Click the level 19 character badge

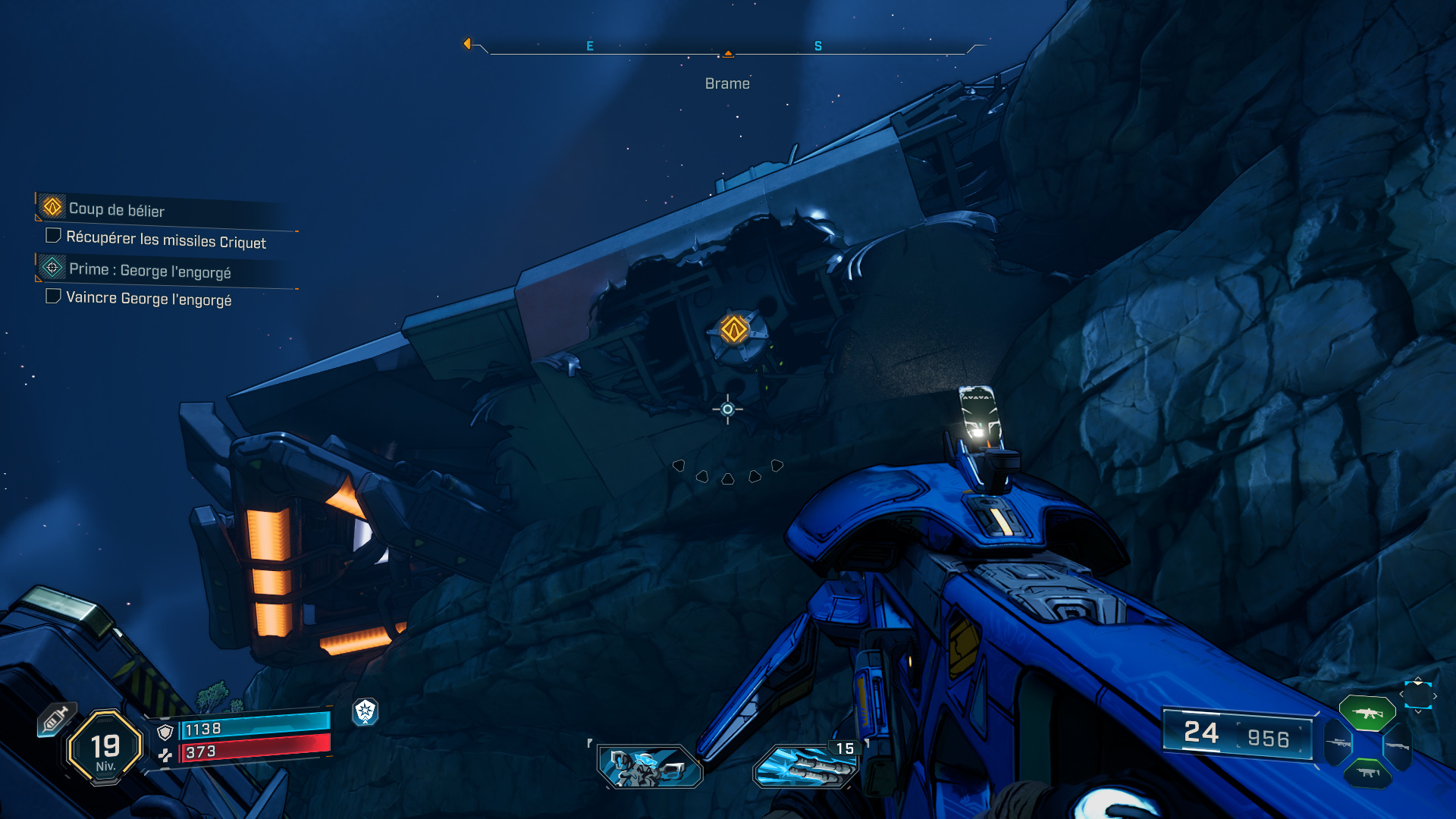(x=105, y=748)
